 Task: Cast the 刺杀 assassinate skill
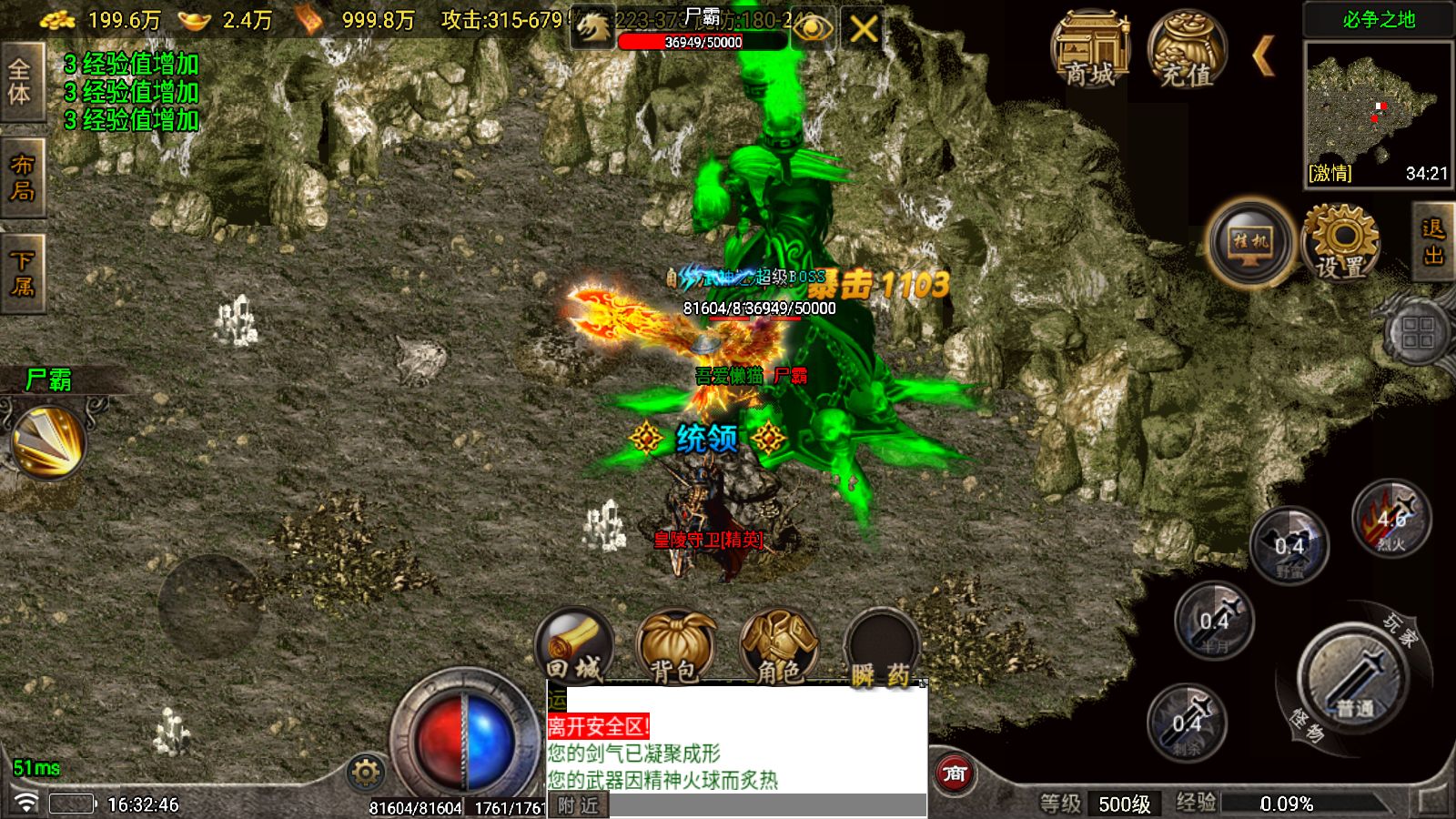click(x=1187, y=724)
